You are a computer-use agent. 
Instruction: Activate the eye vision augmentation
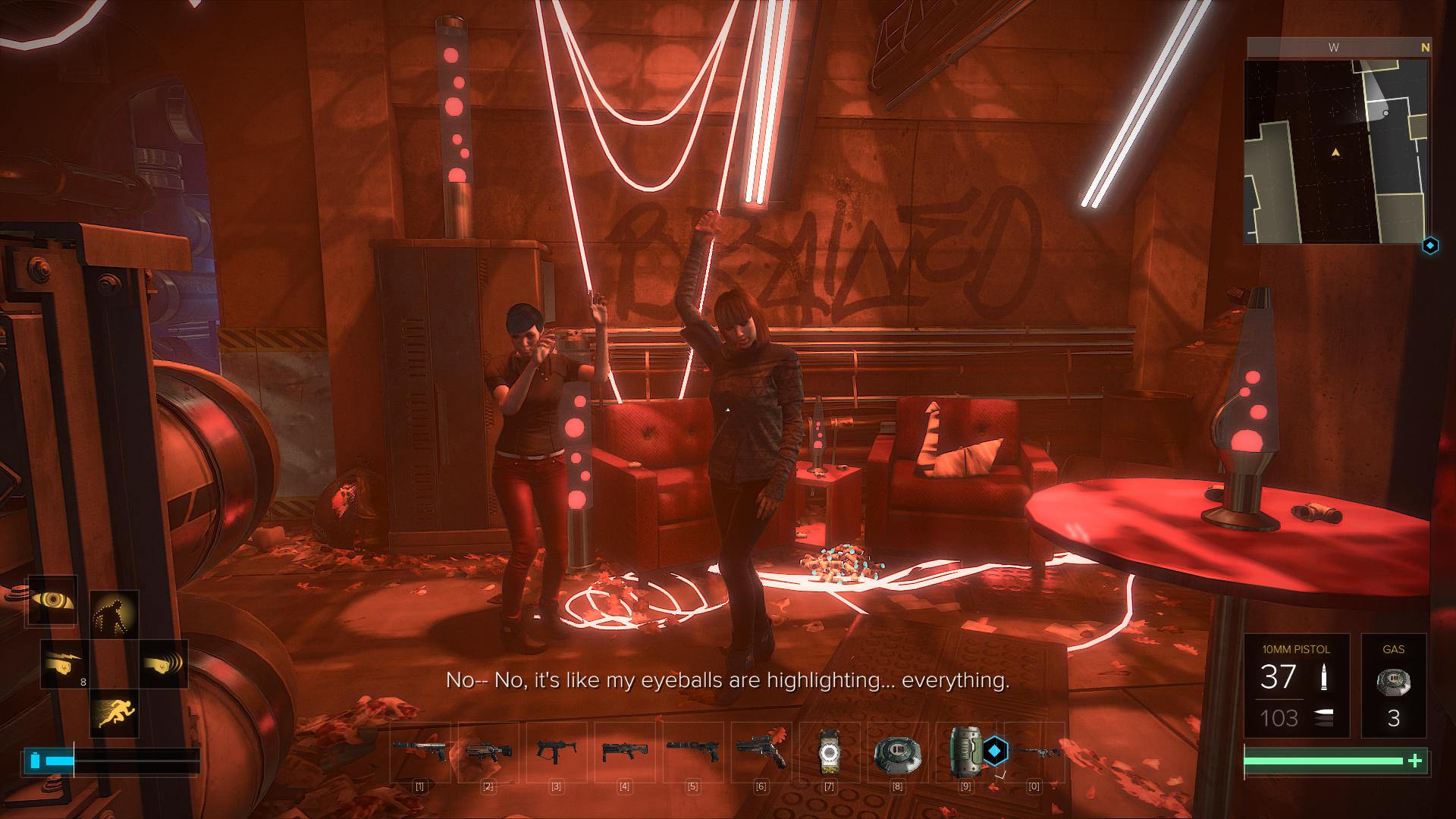coord(53,600)
